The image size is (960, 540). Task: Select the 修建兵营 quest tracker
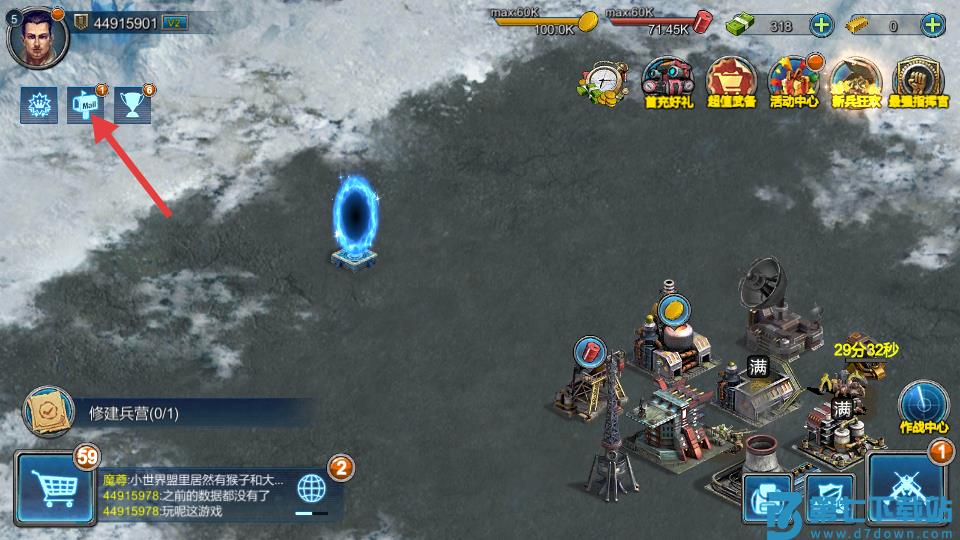point(150,412)
